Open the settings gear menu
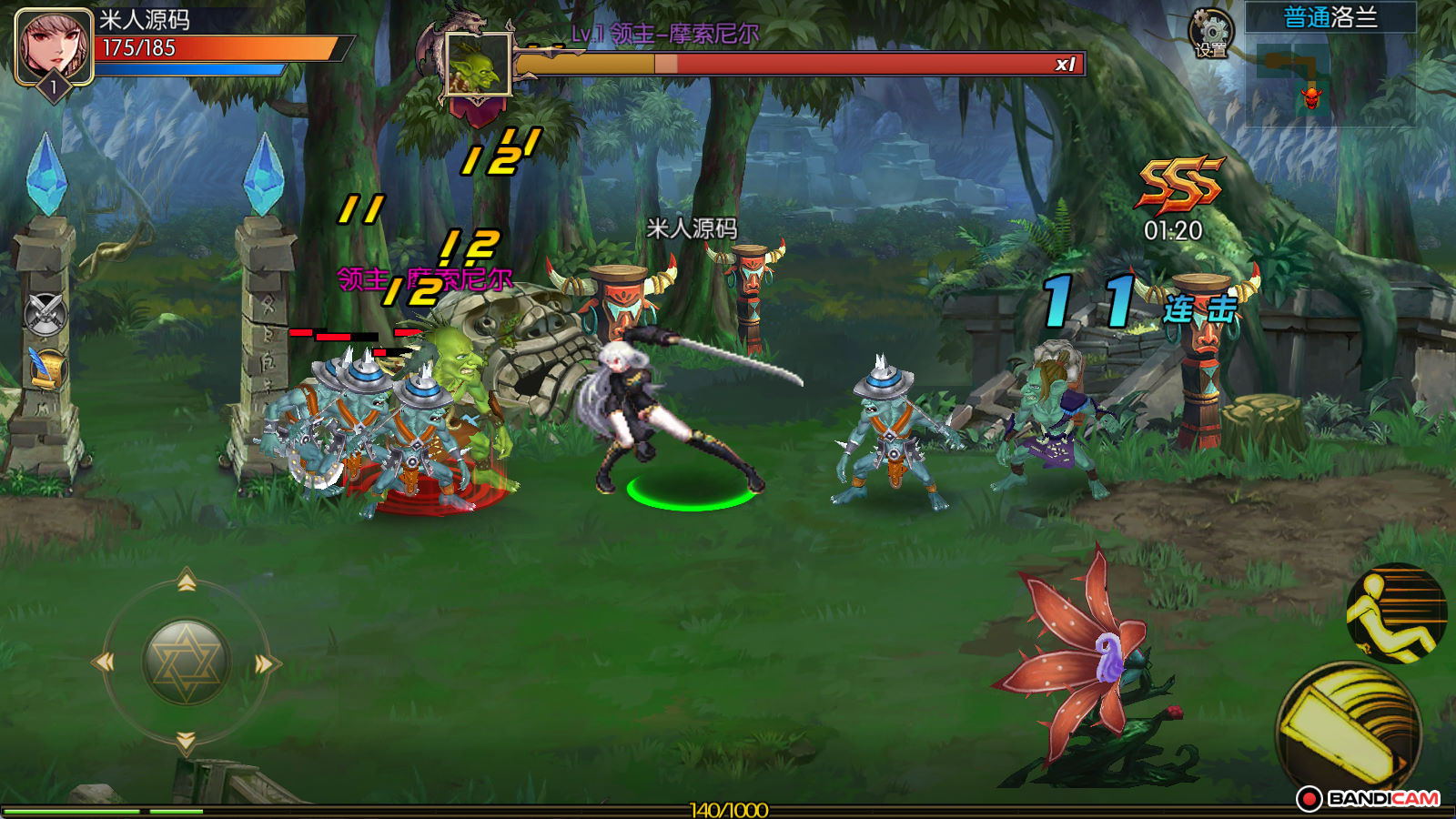The image size is (1456, 819). pos(1211,34)
